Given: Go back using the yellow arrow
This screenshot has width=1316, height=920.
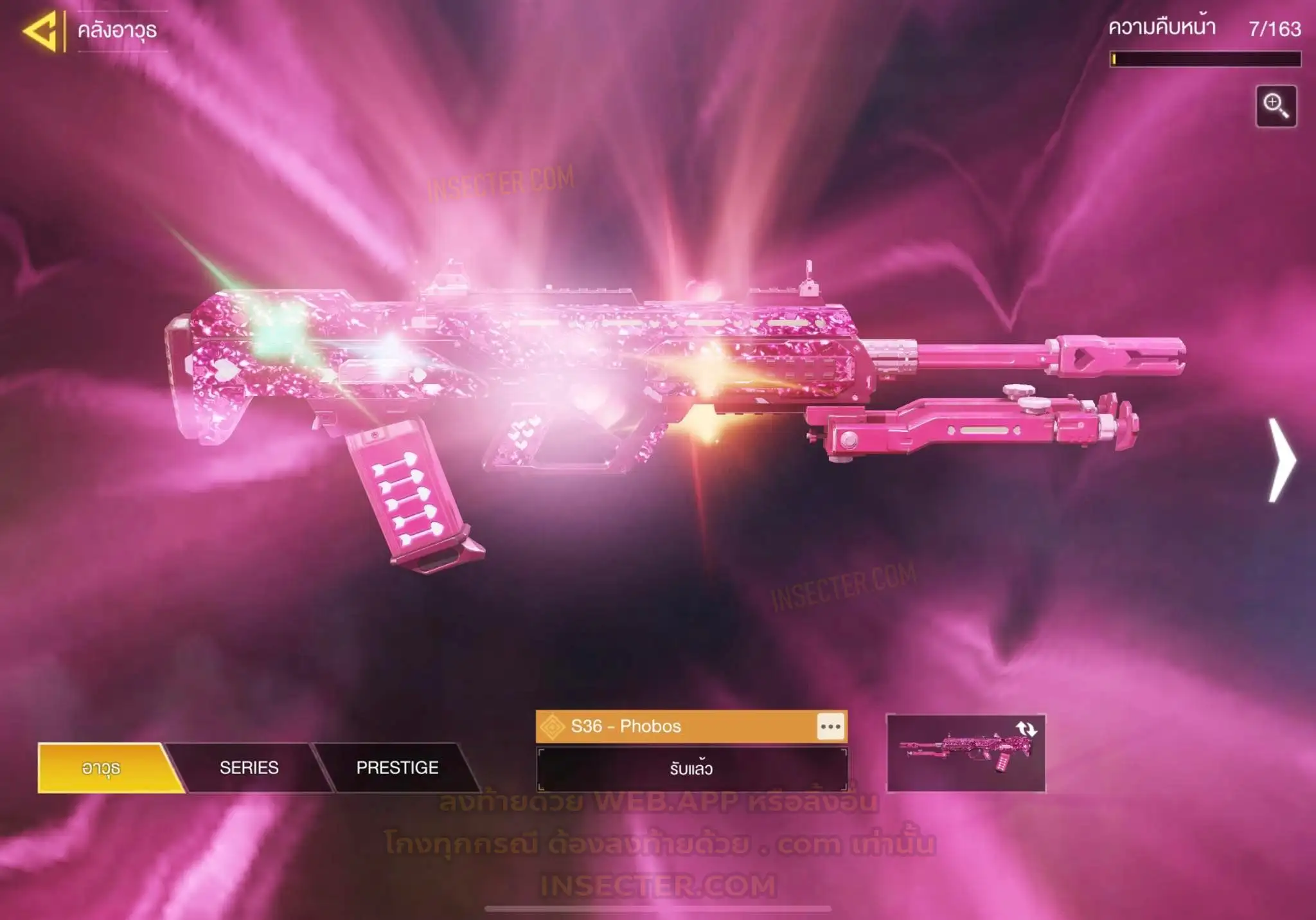Looking at the screenshot, I should (40, 30).
